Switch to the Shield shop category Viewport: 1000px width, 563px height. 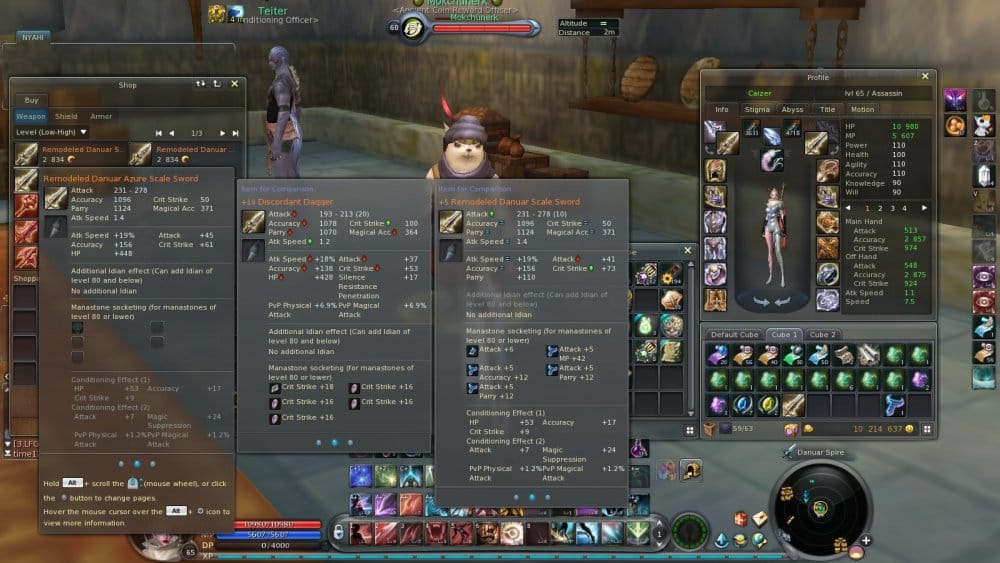66,116
